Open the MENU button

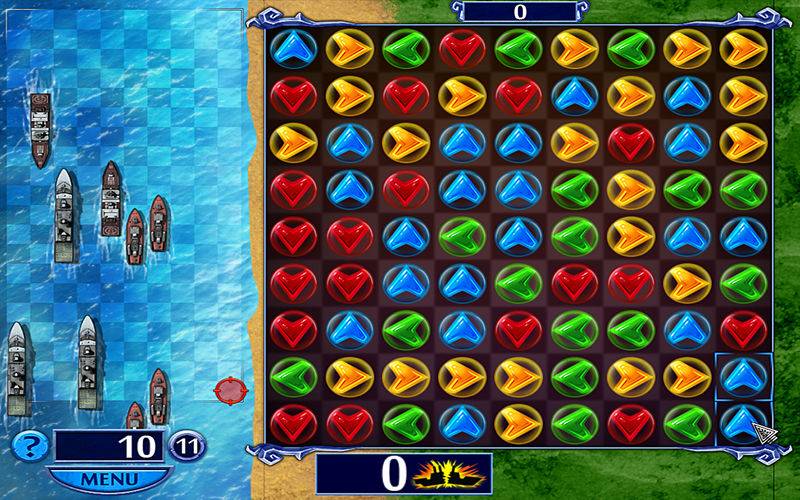109,478
